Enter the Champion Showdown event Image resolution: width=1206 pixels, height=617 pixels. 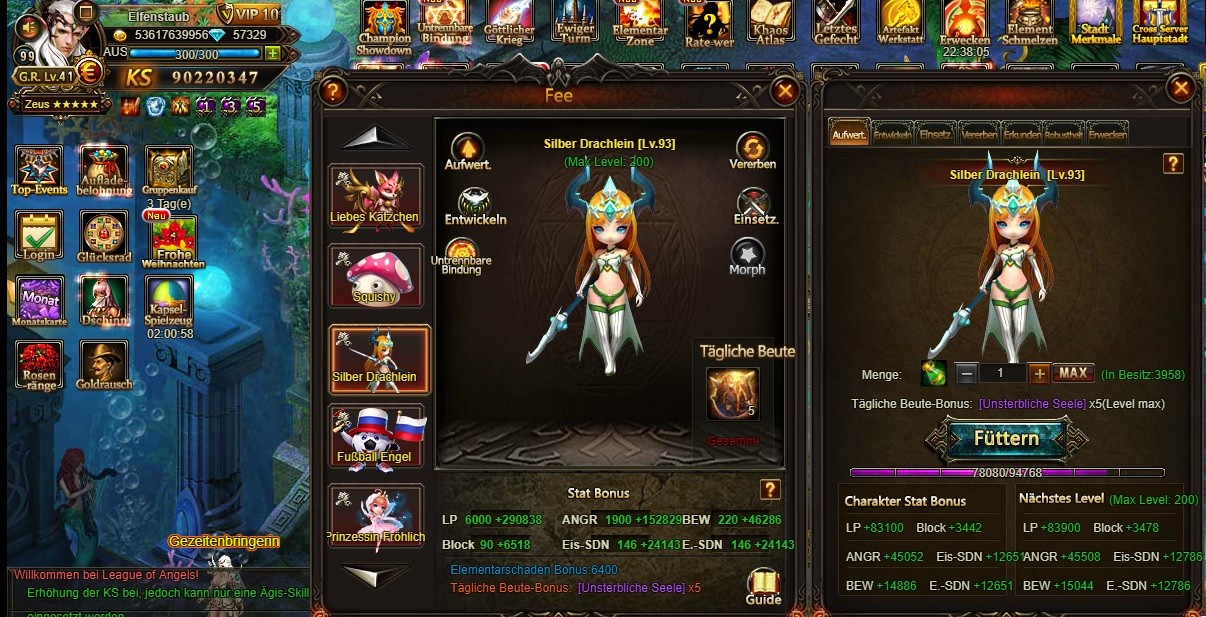(x=384, y=27)
